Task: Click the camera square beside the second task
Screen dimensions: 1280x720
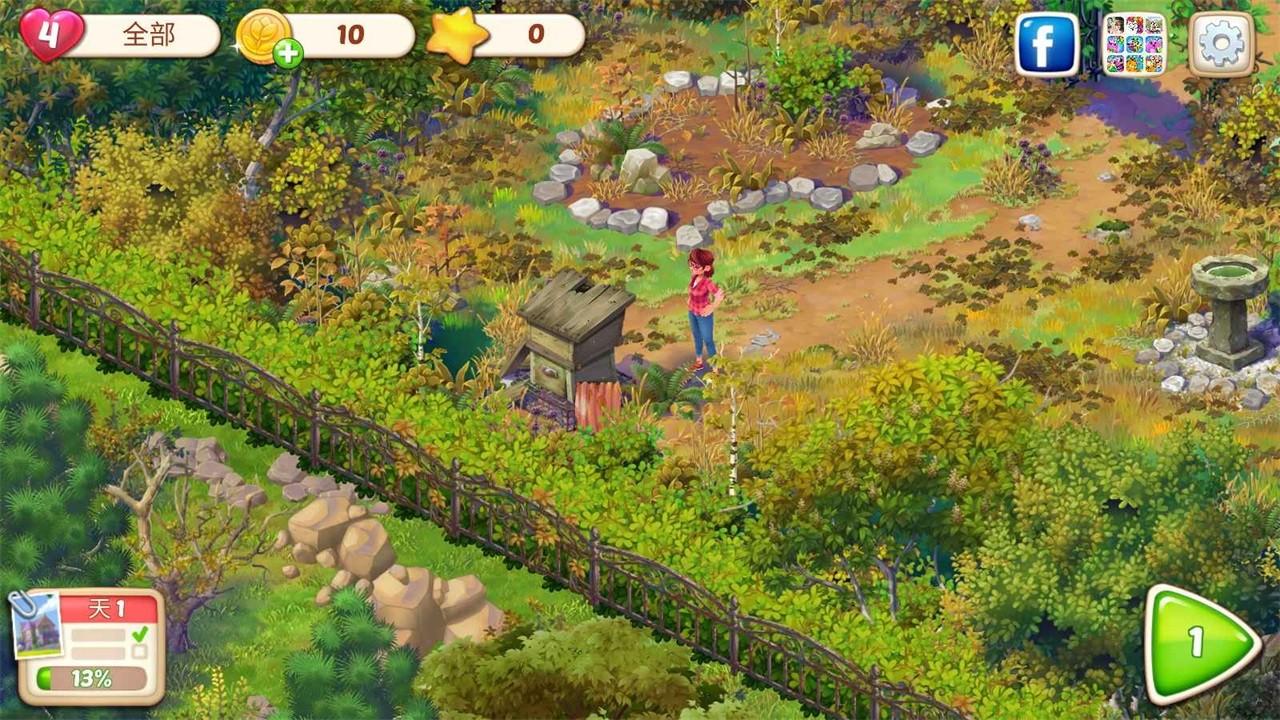Action: [38, 628]
